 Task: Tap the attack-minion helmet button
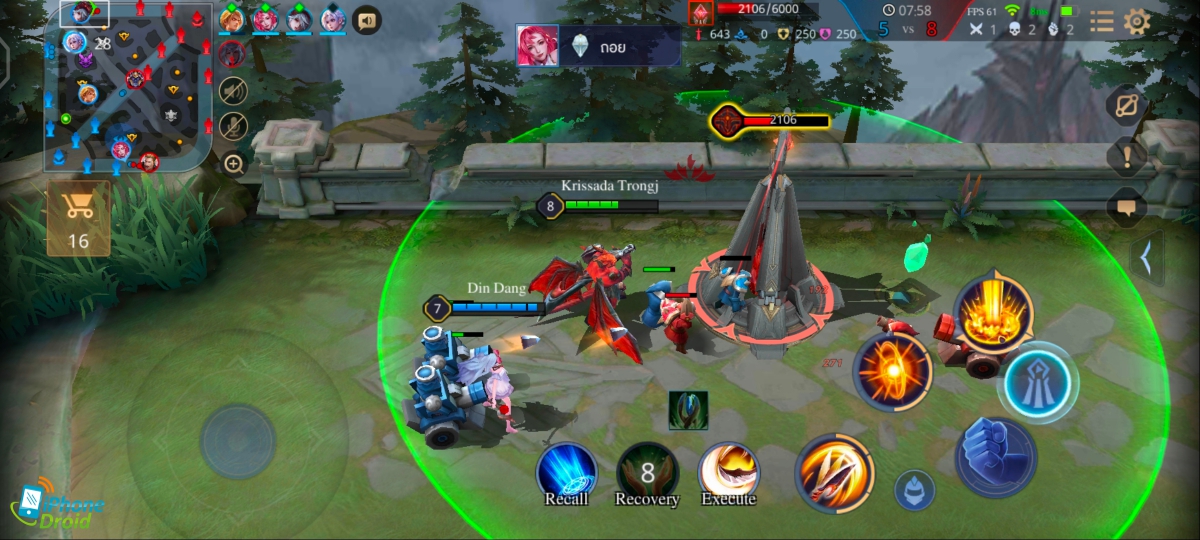click(914, 490)
